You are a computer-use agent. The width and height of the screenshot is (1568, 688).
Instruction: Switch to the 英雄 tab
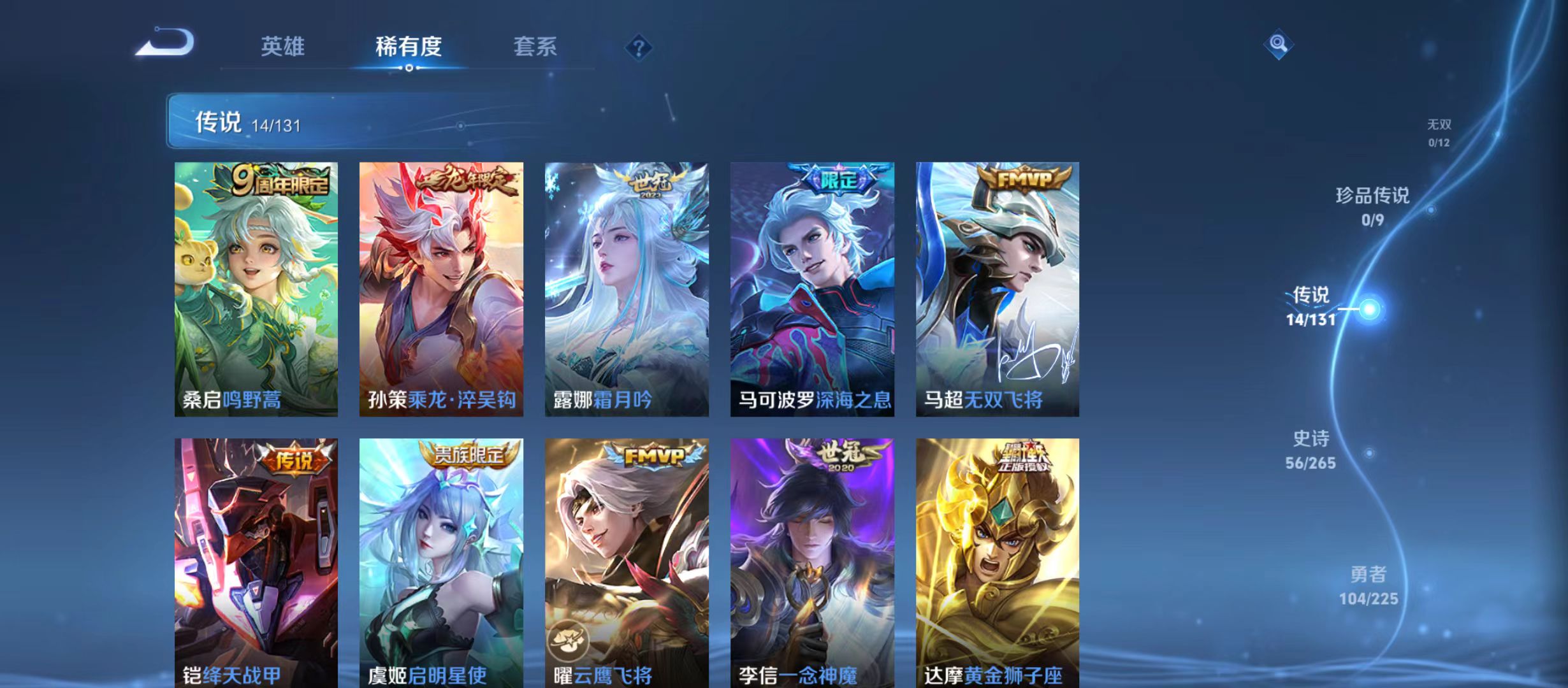(284, 46)
